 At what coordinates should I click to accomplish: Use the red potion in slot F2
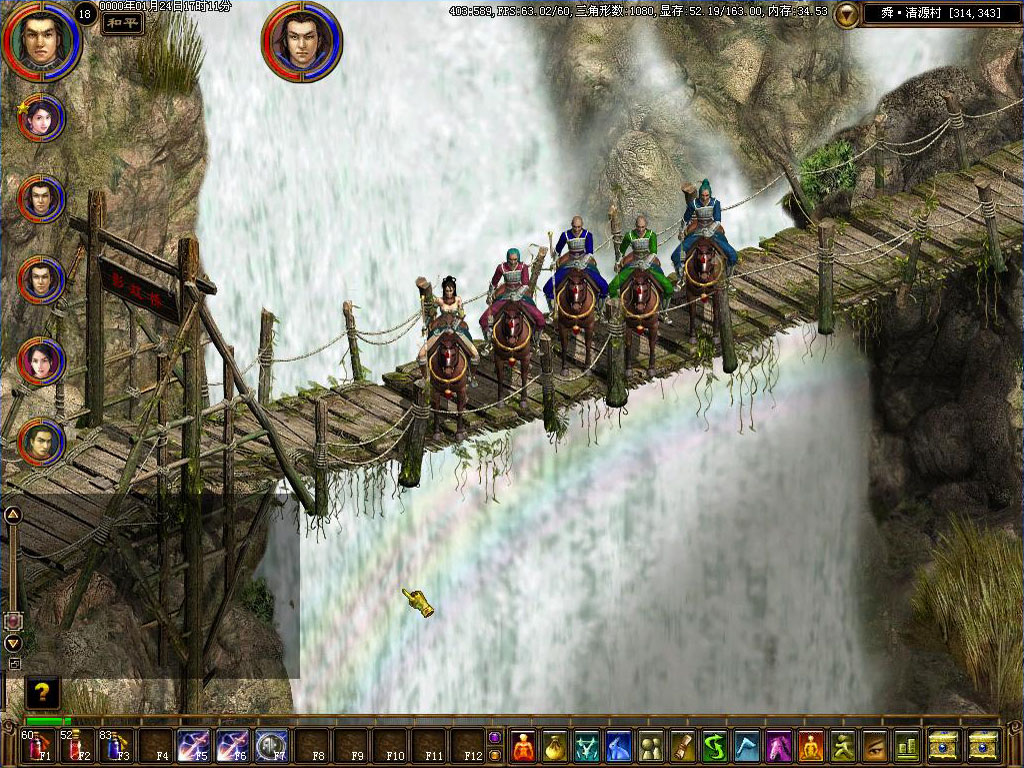pyautogui.click(x=78, y=746)
